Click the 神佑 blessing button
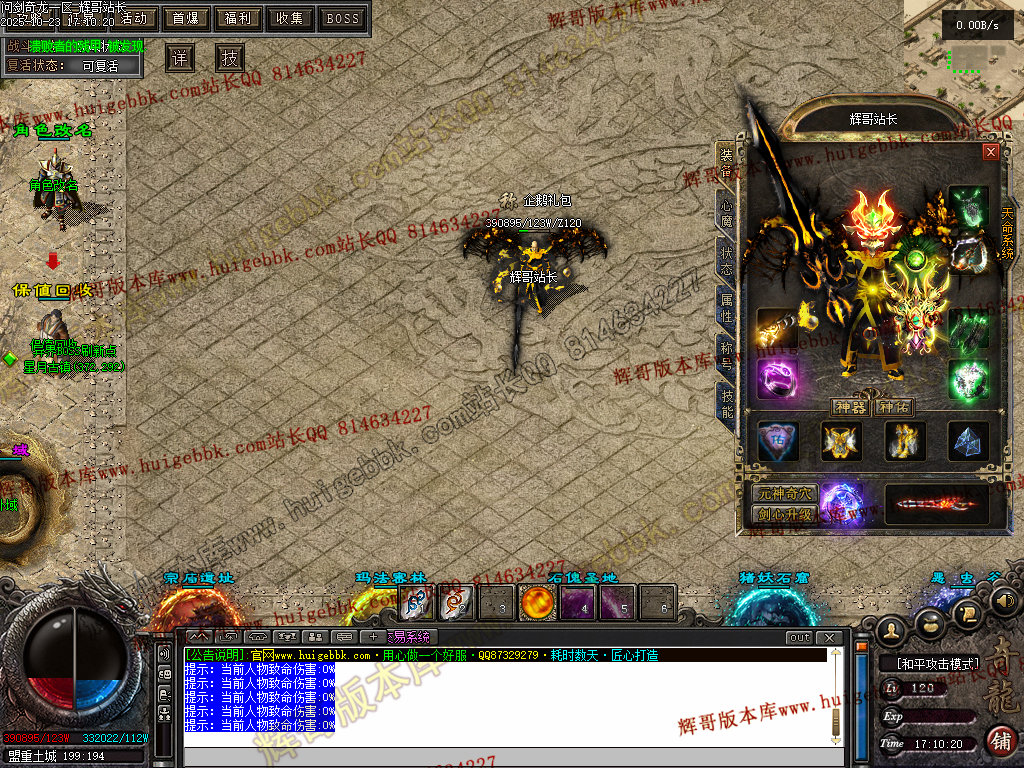 pos(892,407)
